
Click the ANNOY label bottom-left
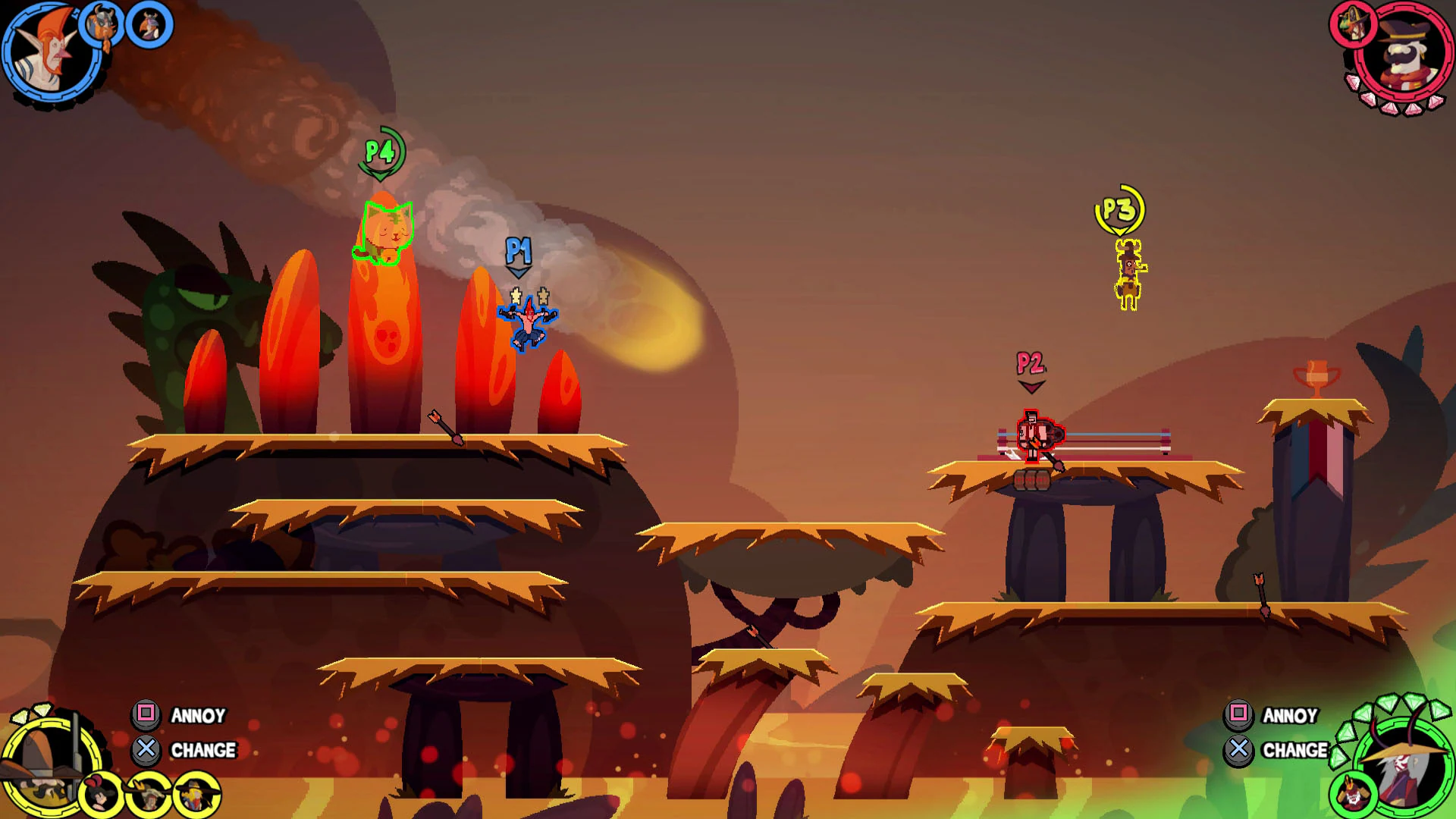pyautogui.click(x=199, y=716)
